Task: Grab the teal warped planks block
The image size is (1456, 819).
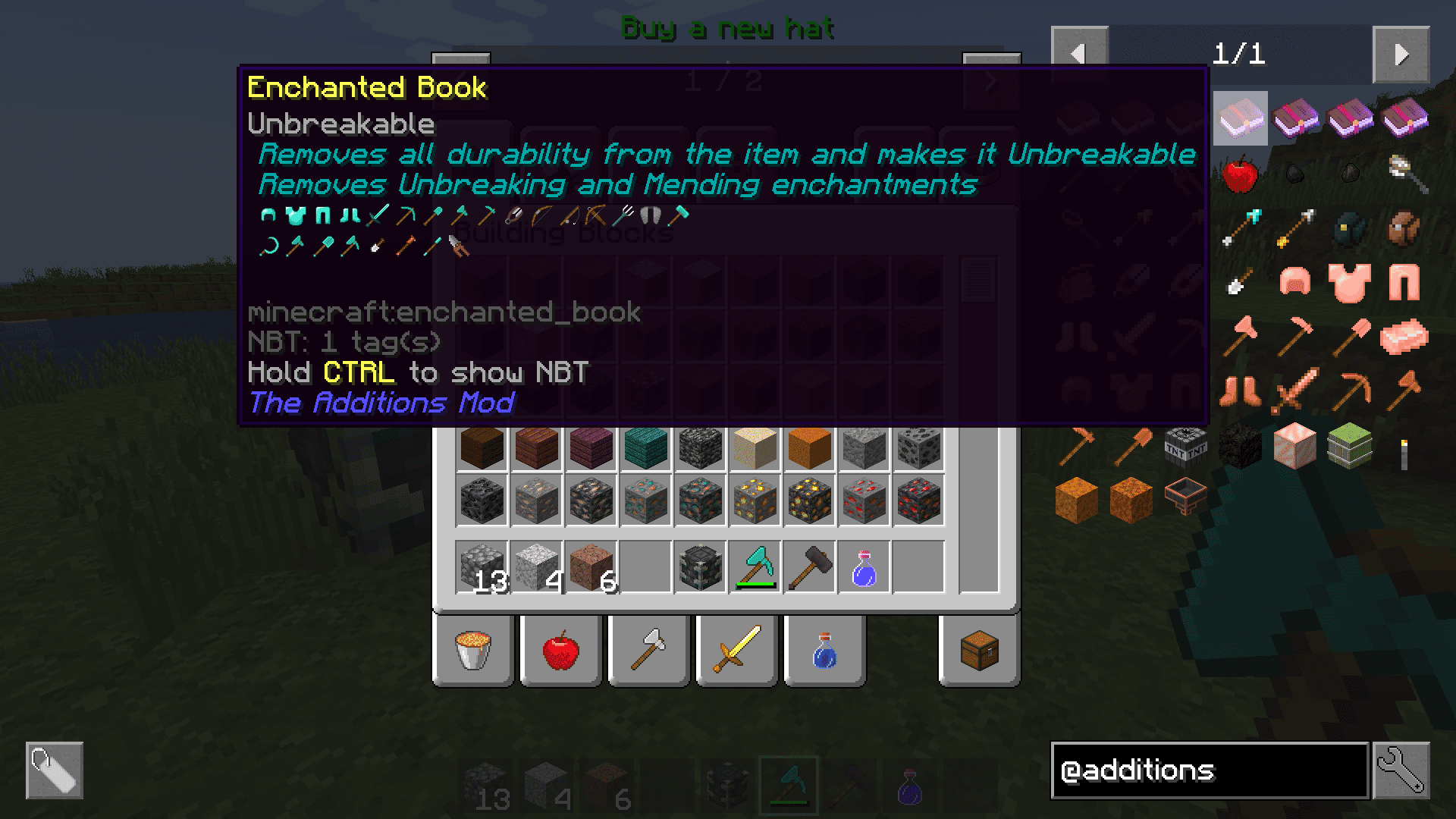Action: (x=646, y=447)
